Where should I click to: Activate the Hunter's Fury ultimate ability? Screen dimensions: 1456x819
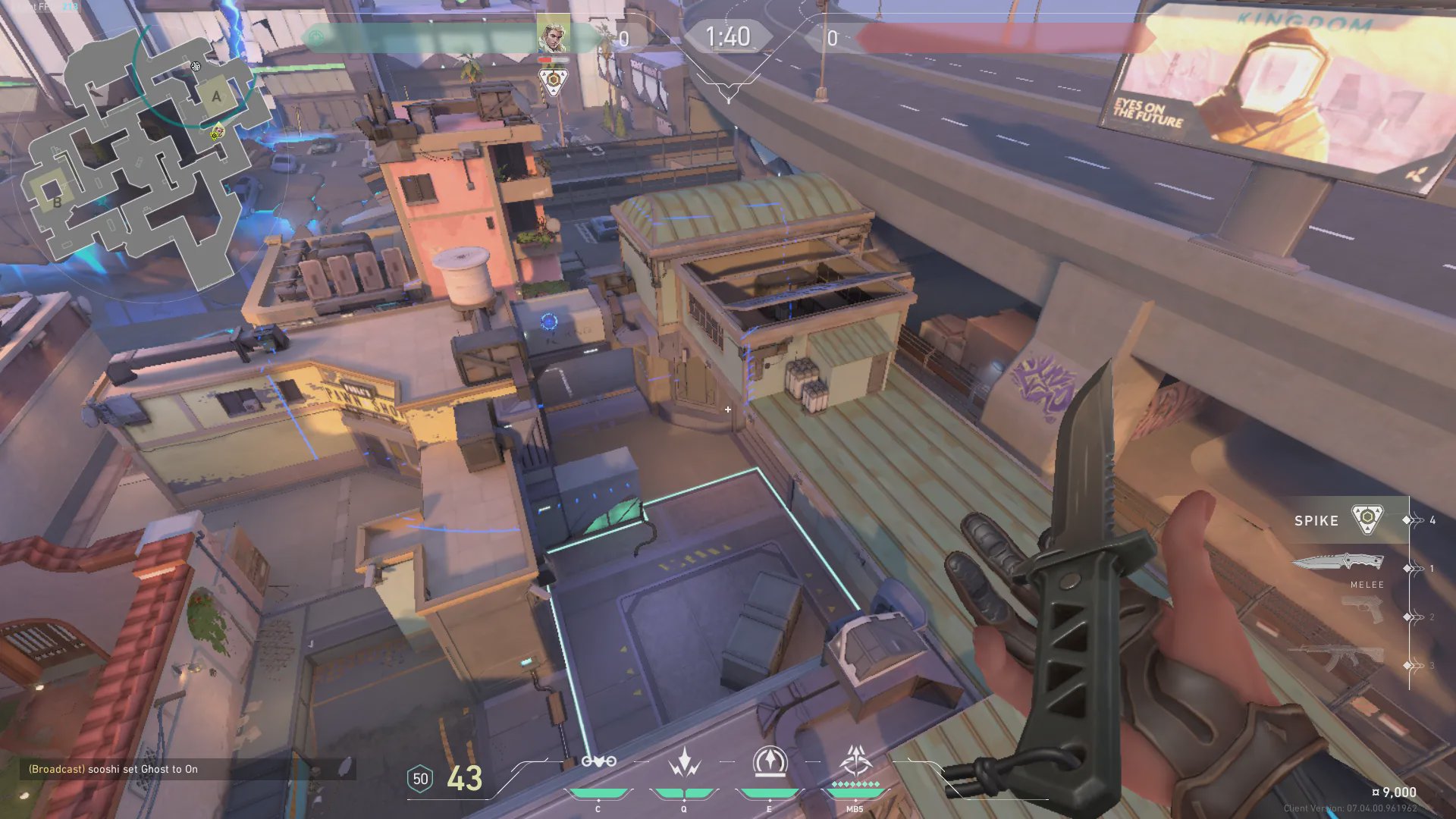pyautogui.click(x=855, y=761)
